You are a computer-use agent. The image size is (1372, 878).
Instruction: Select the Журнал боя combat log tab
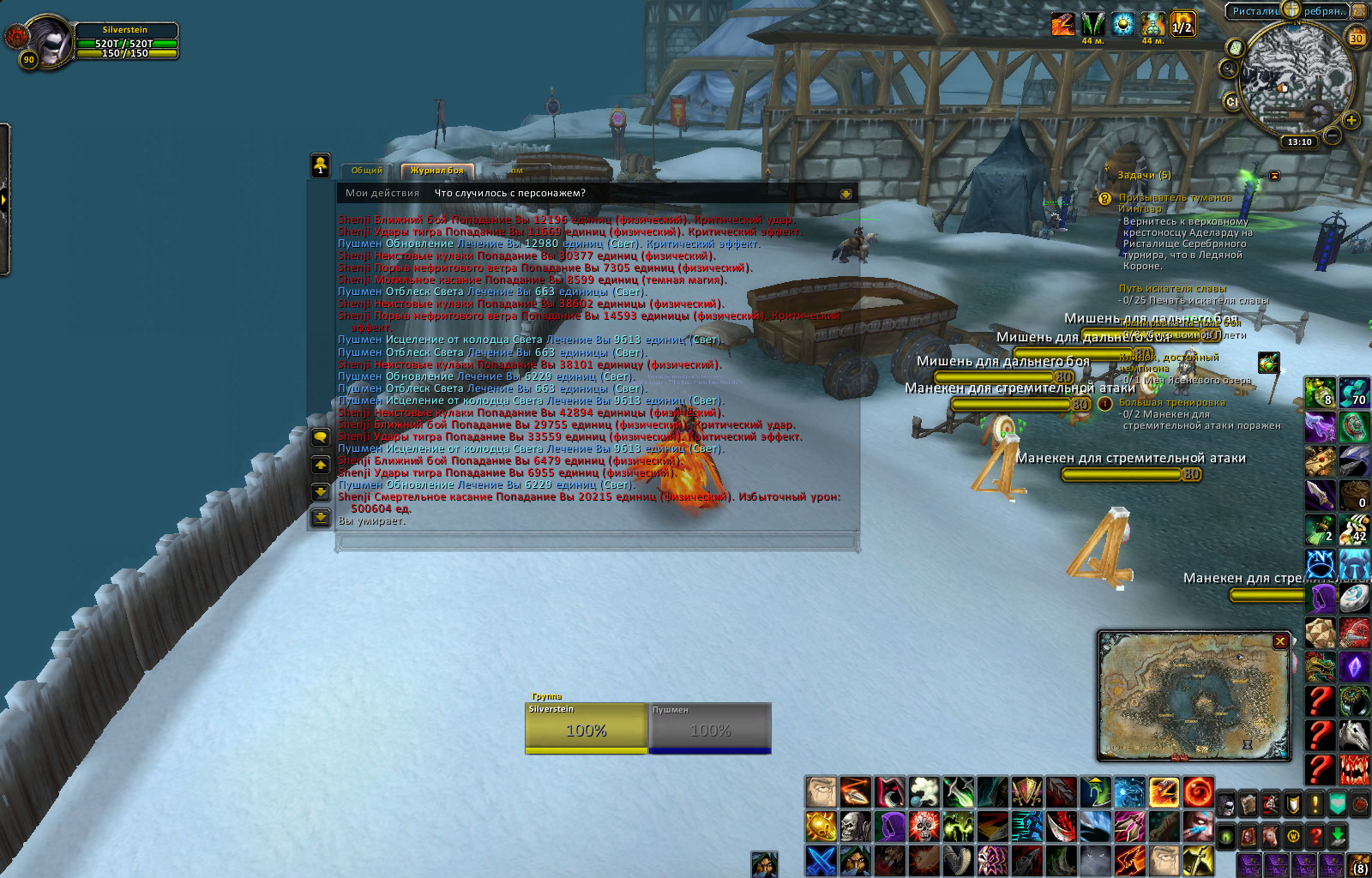pos(436,171)
